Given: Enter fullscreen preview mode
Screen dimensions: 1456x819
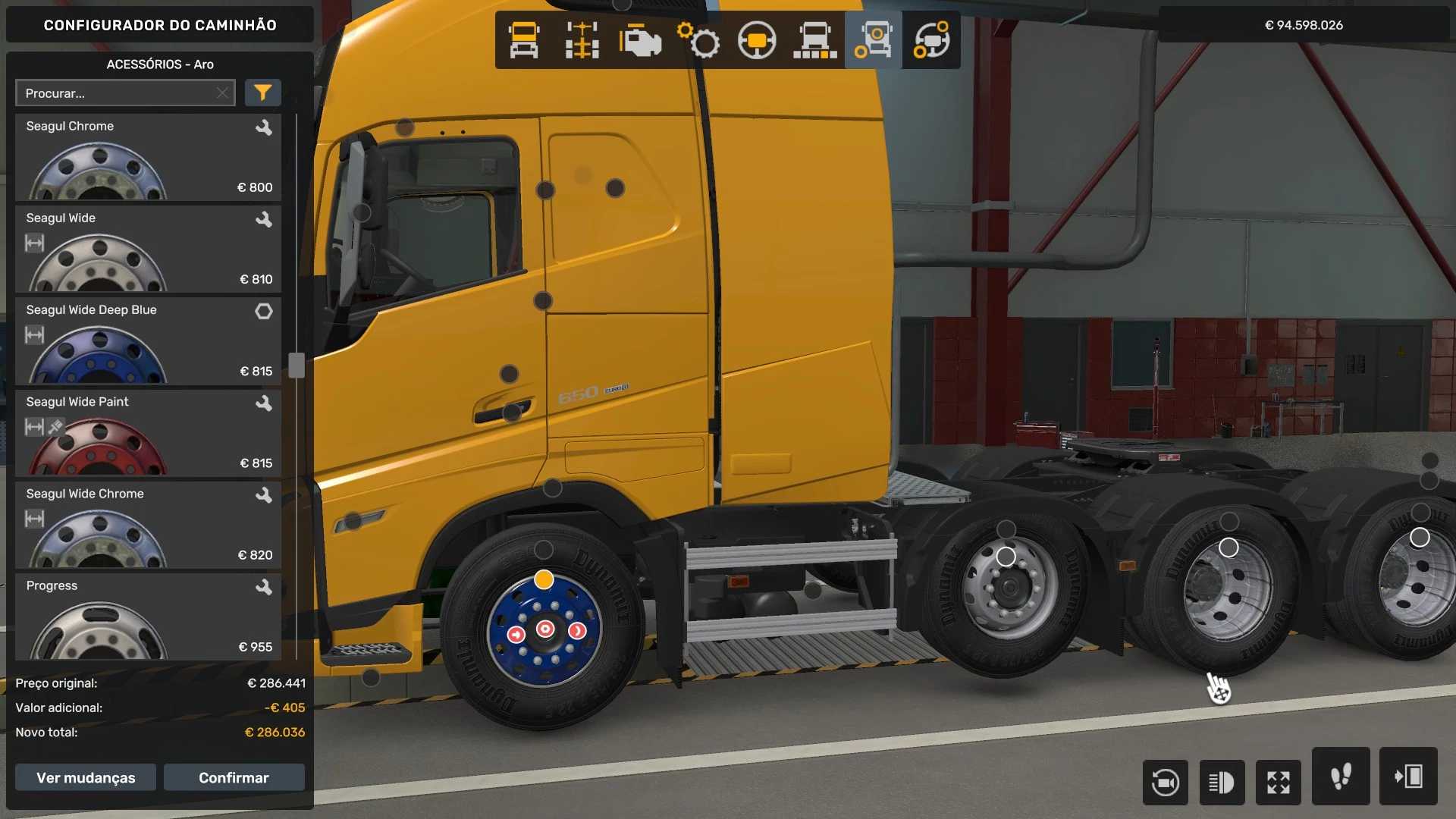Looking at the screenshot, I should (1279, 782).
